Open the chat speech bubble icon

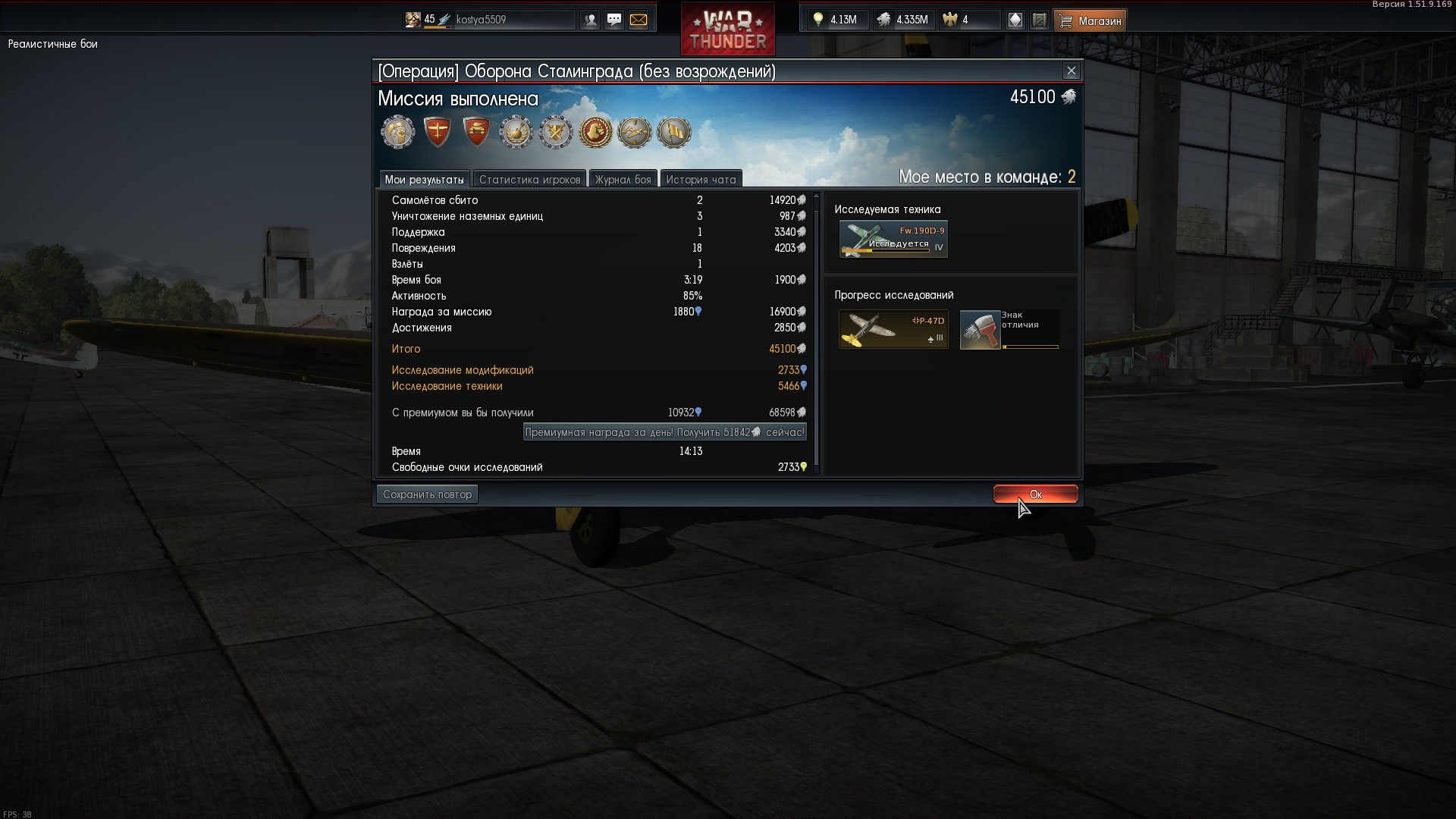614,20
